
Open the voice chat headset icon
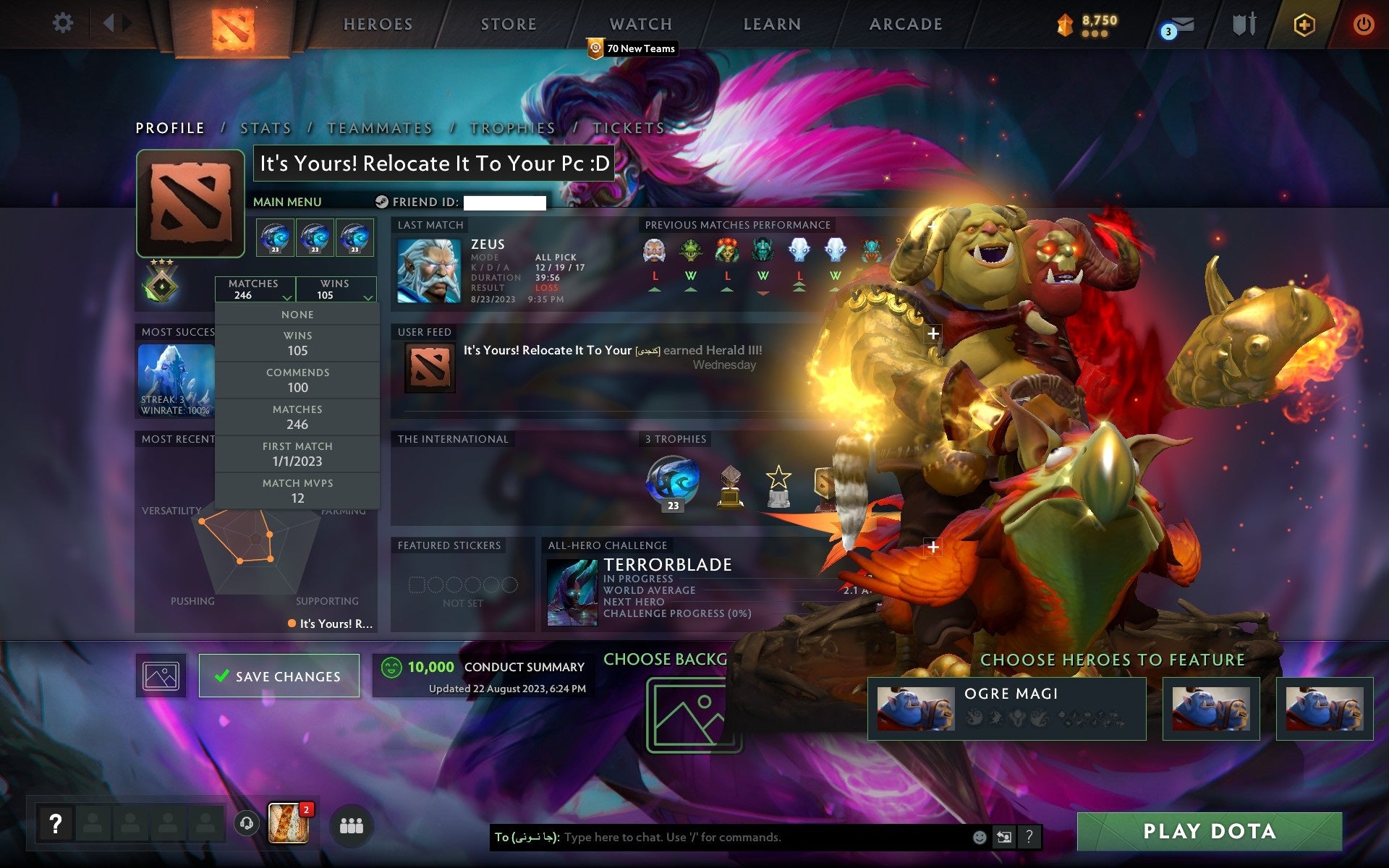[x=246, y=823]
